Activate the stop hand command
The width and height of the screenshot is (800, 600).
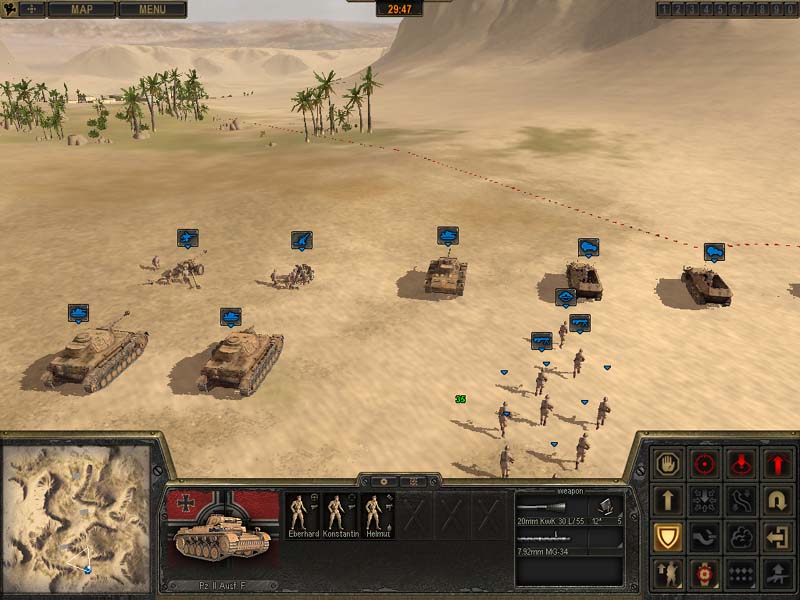(667, 464)
